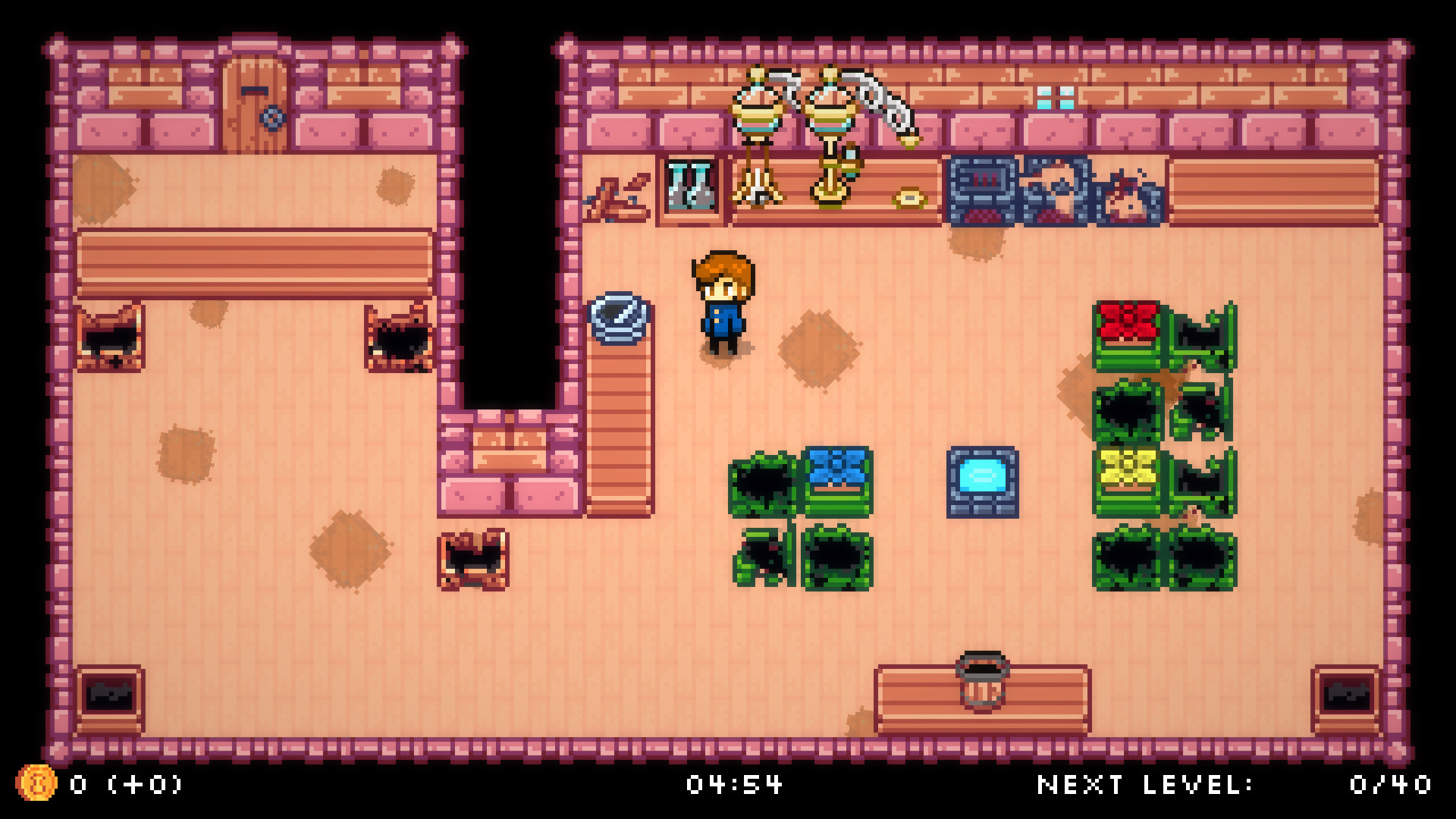This screenshot has width=1456, height=819.
Task: Click the player character
Action: coord(720,303)
